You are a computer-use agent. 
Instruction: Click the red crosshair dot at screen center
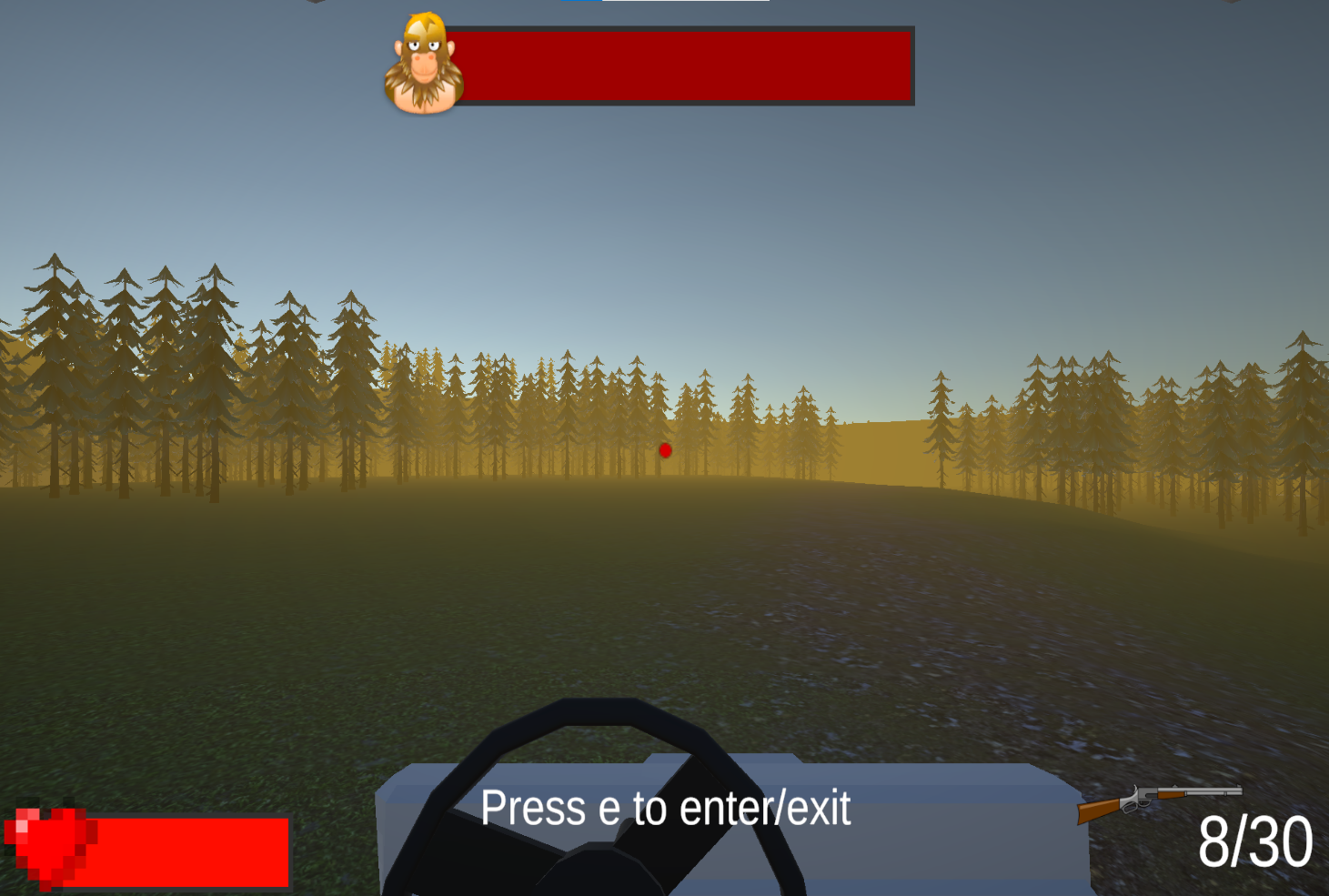click(665, 449)
